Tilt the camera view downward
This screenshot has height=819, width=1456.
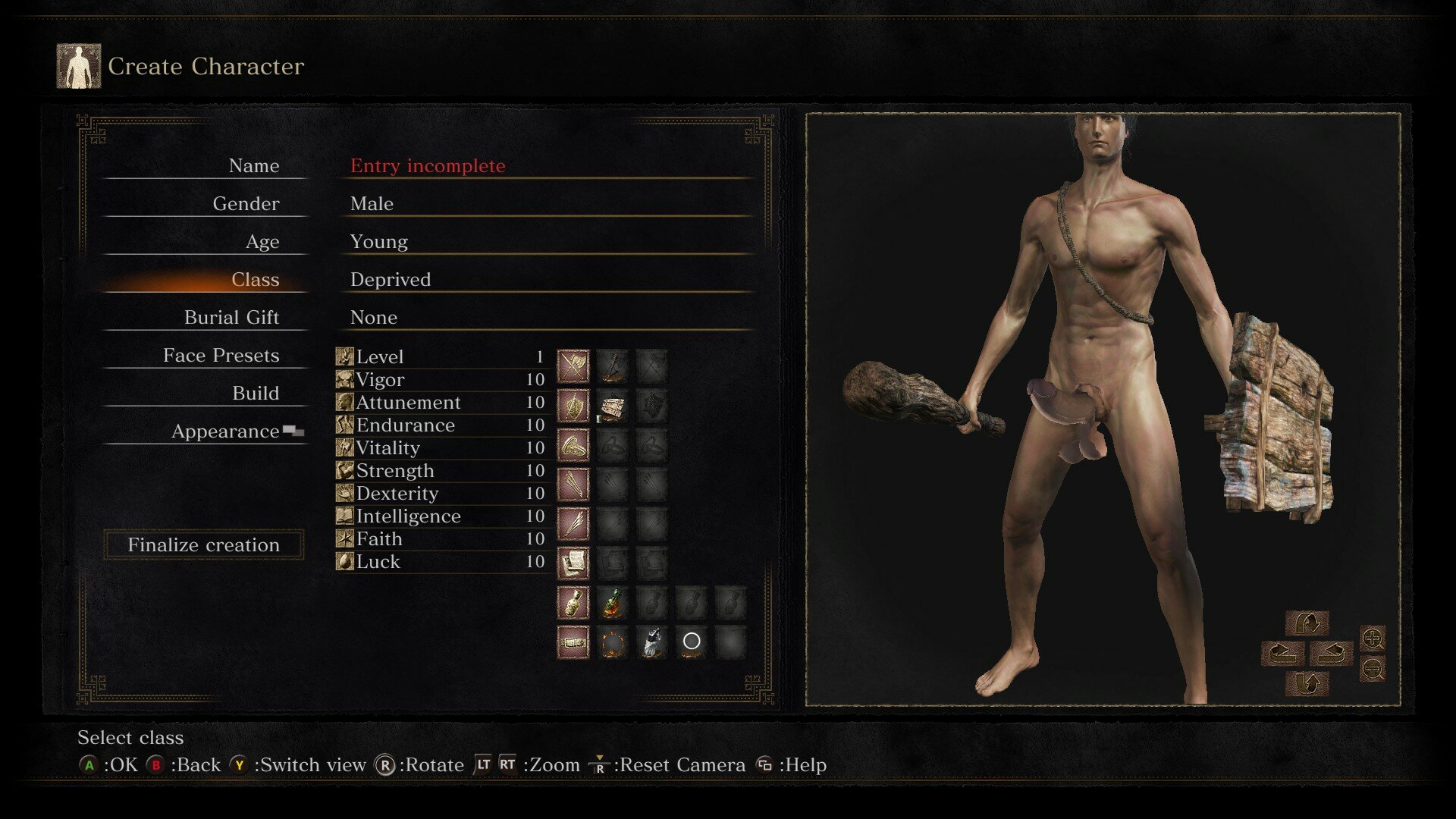coord(1307,683)
